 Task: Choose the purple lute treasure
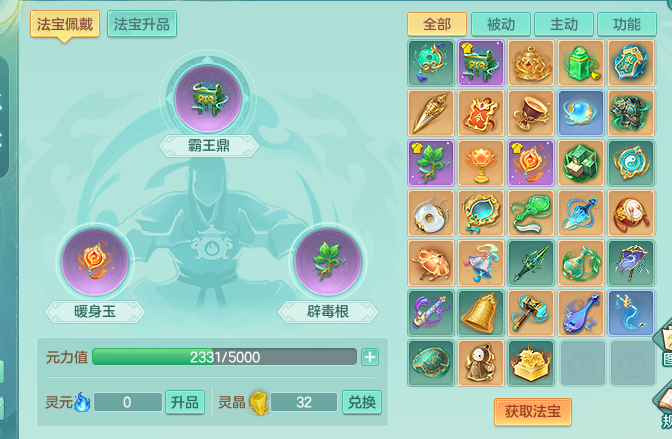(581, 312)
